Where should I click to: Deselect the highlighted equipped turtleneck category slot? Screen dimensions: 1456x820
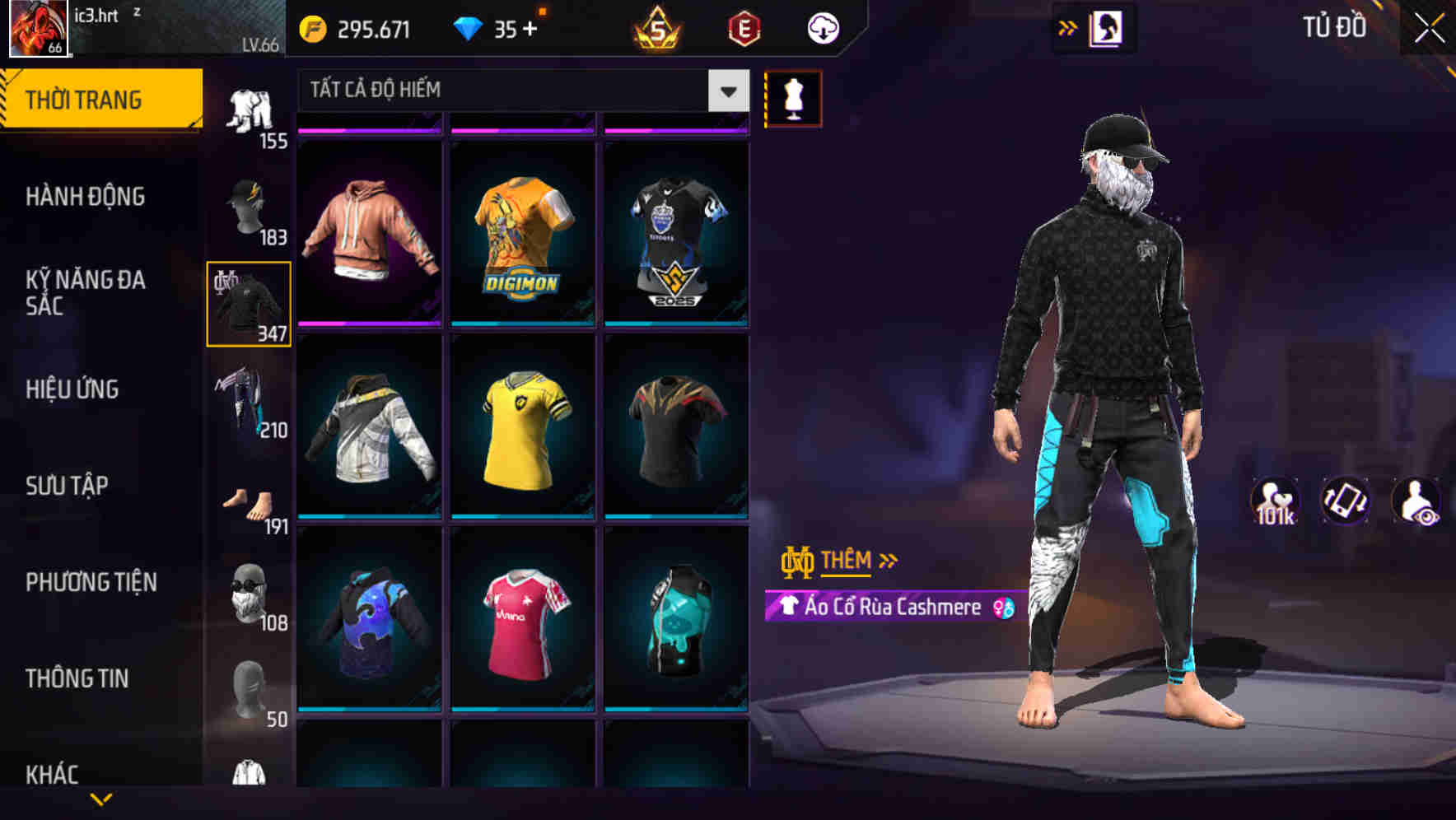pyautogui.click(x=249, y=303)
